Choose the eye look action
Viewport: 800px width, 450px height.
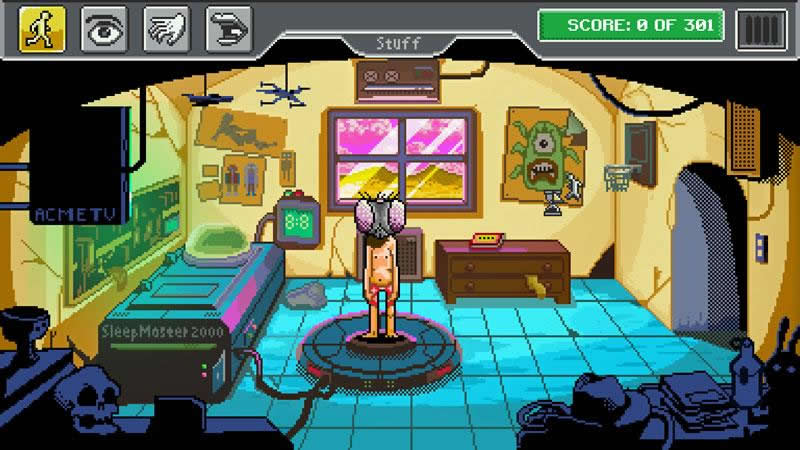tap(104, 28)
